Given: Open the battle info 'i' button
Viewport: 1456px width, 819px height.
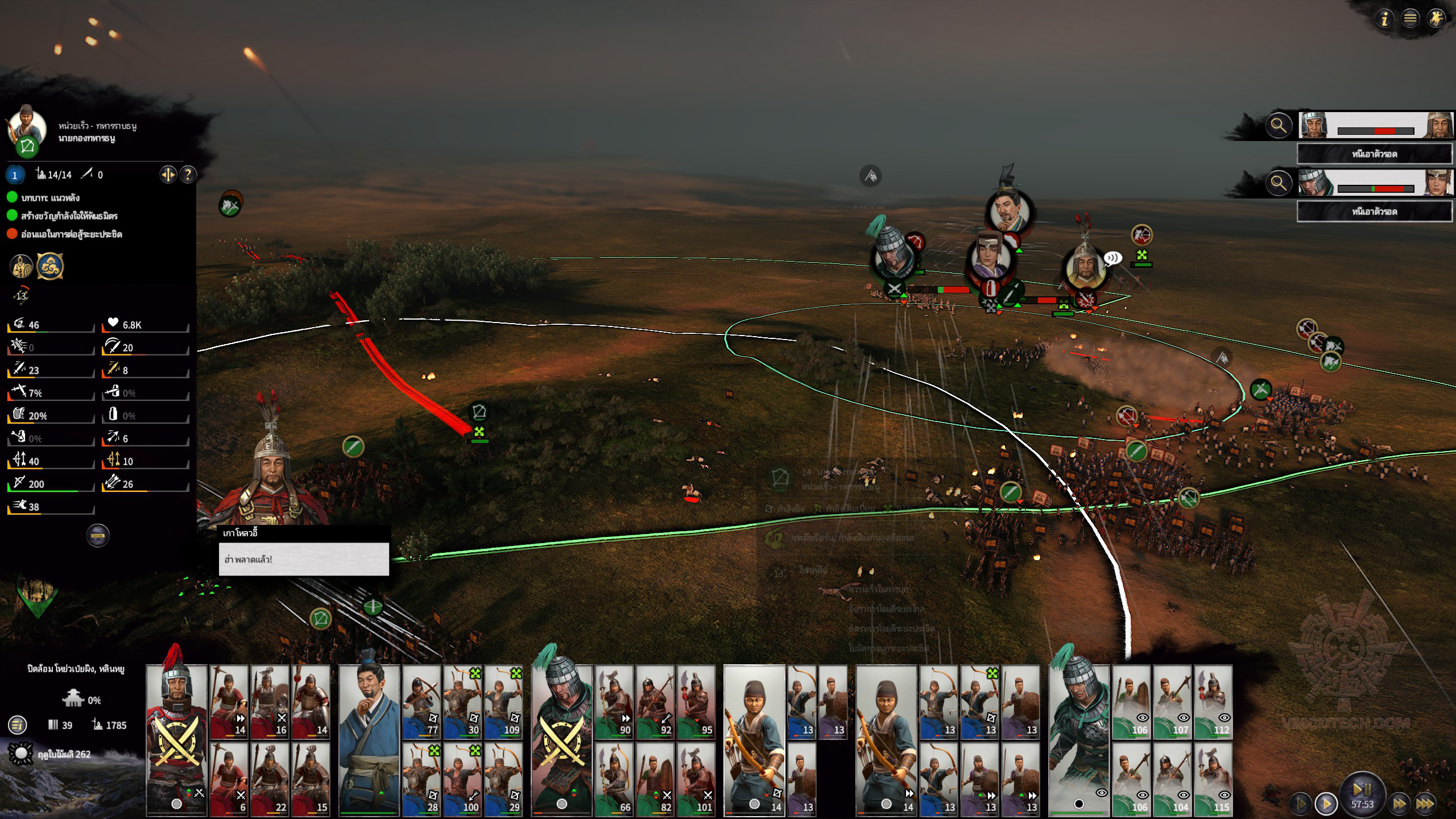Looking at the screenshot, I should coord(1385,19).
